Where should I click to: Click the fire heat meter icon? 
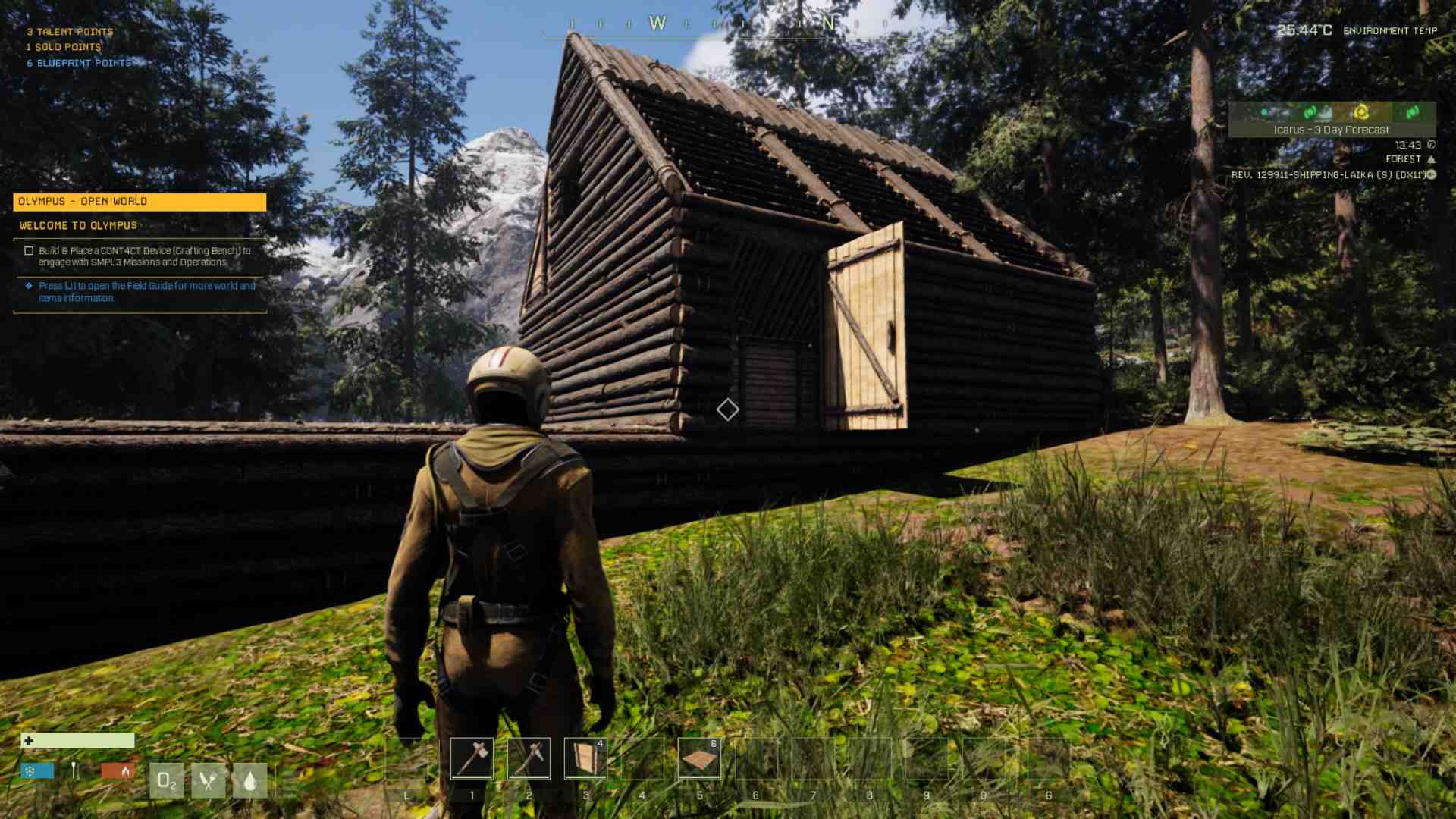[x=124, y=770]
